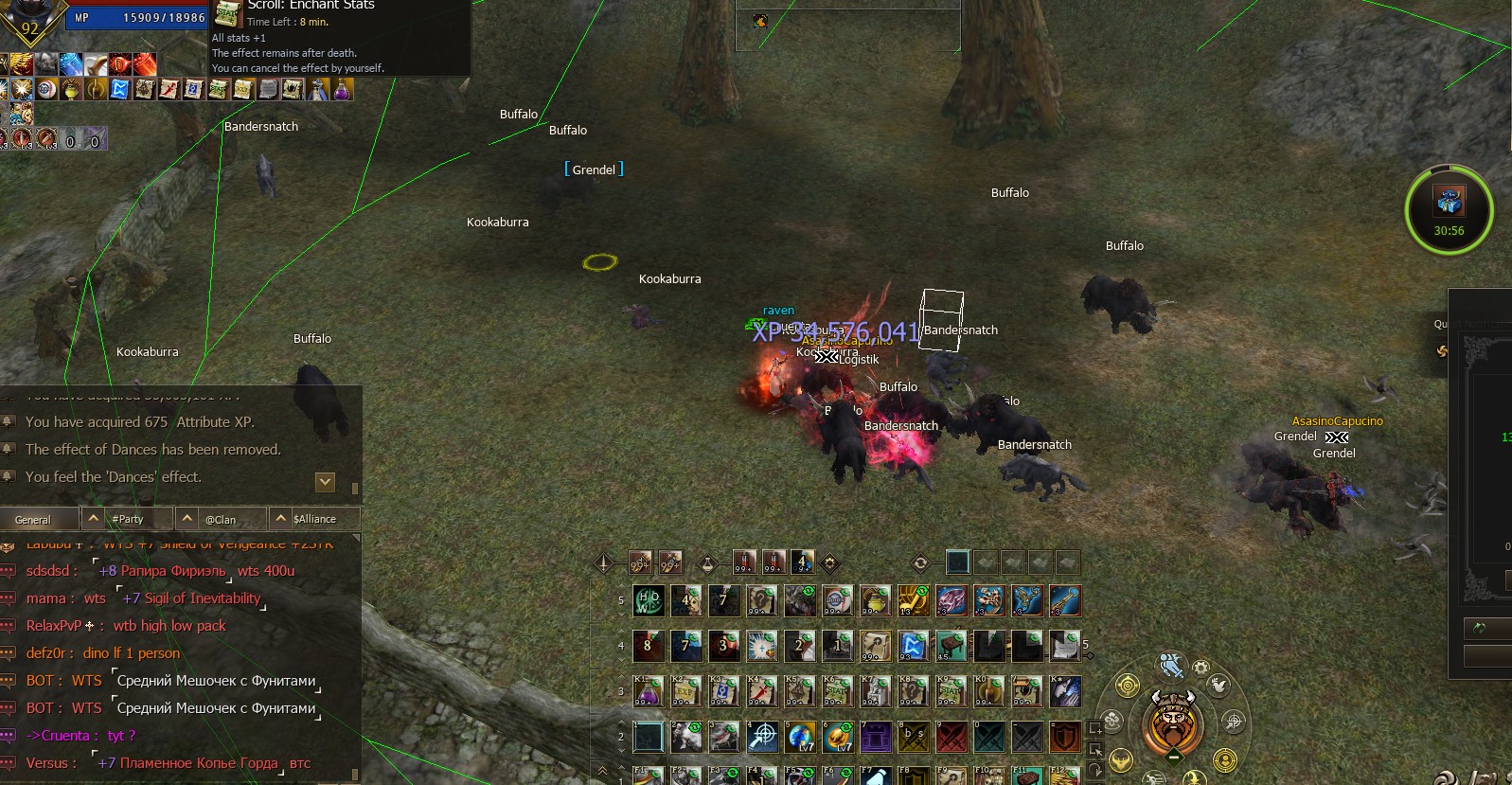Use the EXP scroll in slot K2
This screenshot has height=785, width=1512.
tap(686, 691)
